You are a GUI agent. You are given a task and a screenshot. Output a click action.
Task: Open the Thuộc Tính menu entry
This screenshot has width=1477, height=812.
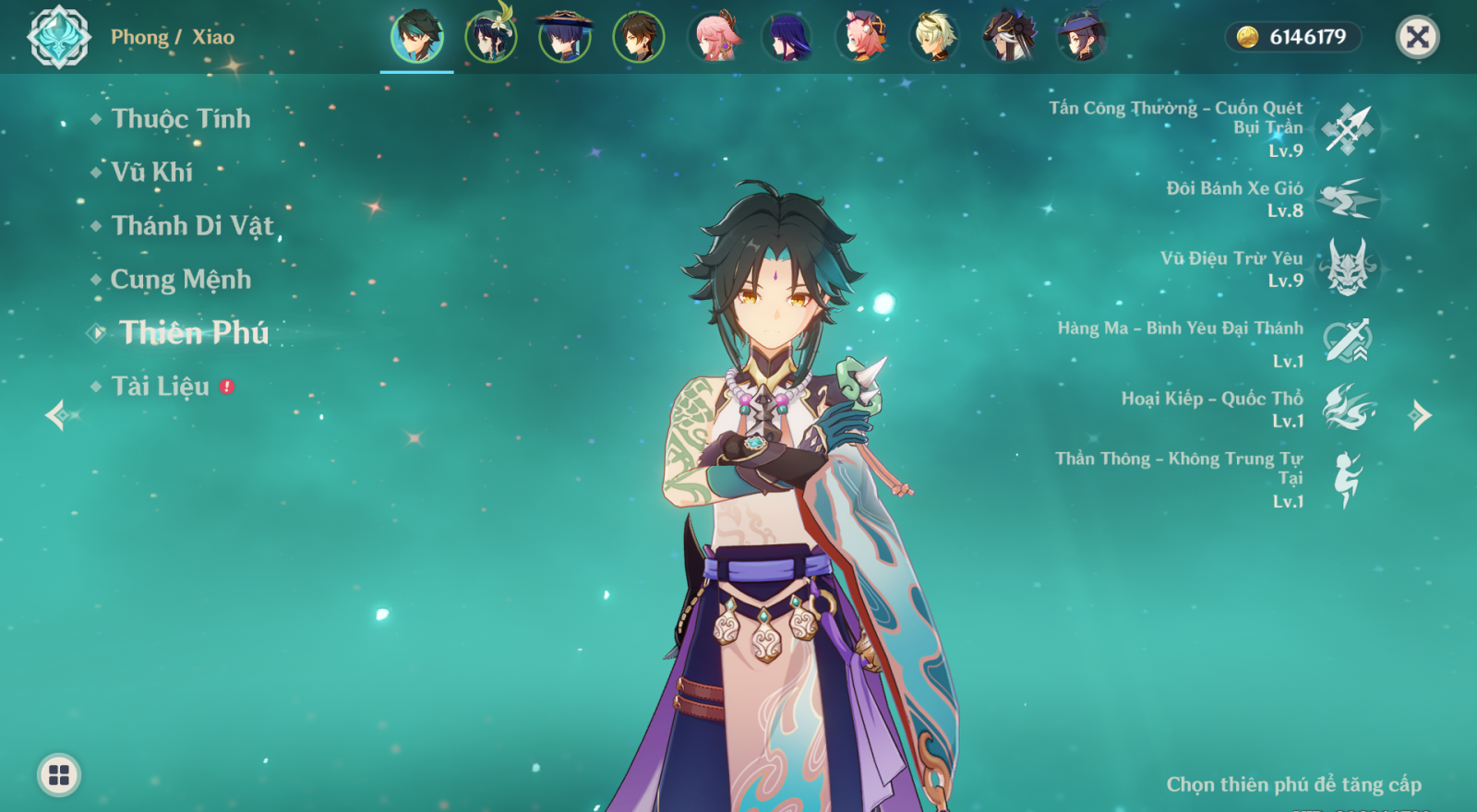(x=180, y=119)
